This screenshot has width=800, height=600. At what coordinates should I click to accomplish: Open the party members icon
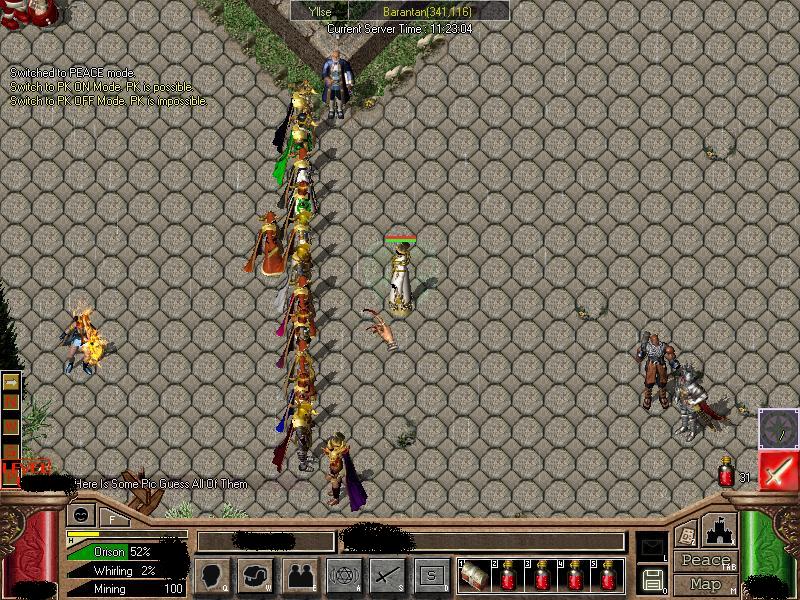coord(301,575)
